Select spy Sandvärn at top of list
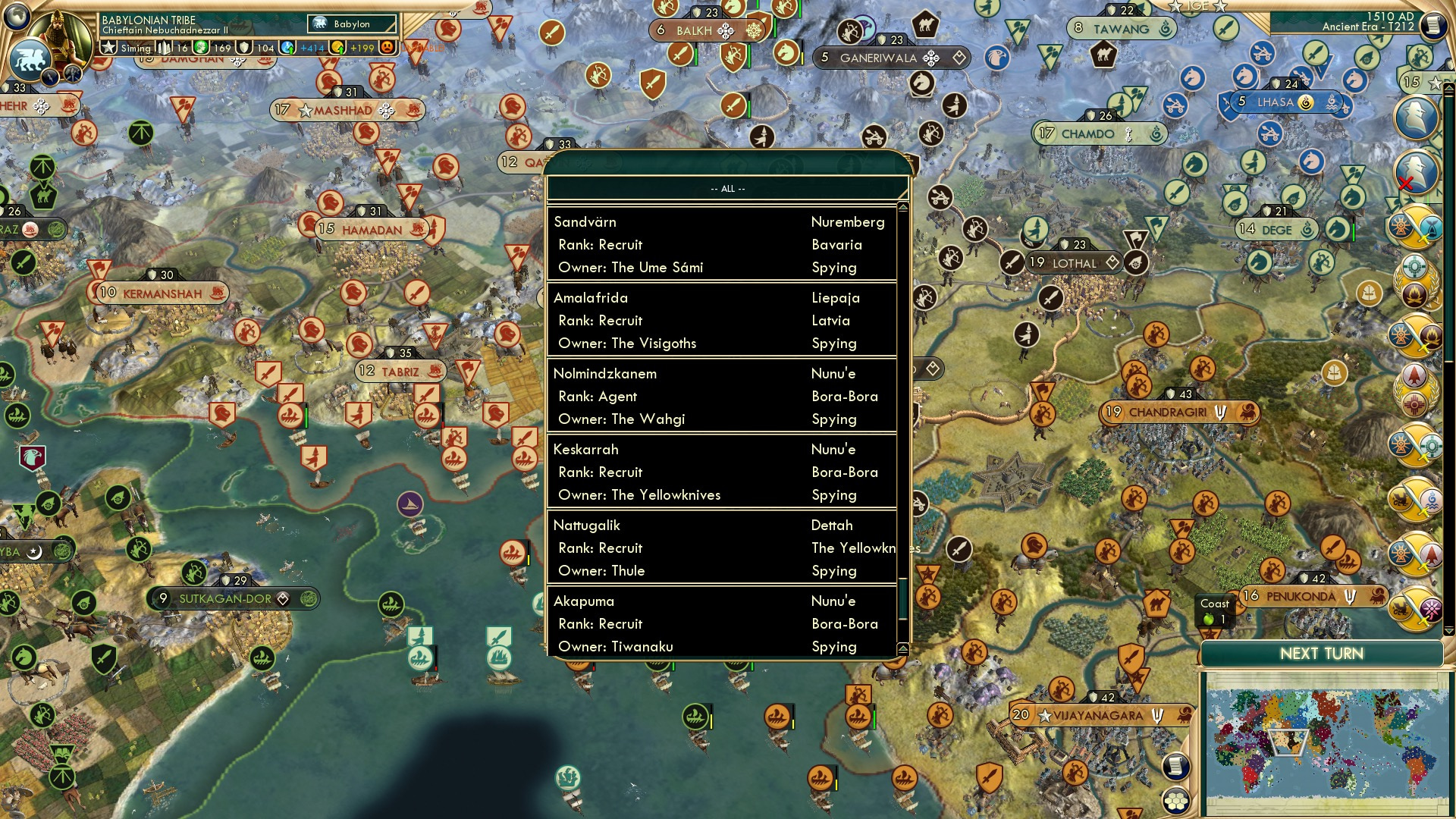The width and height of the screenshot is (1456, 819). (720, 244)
